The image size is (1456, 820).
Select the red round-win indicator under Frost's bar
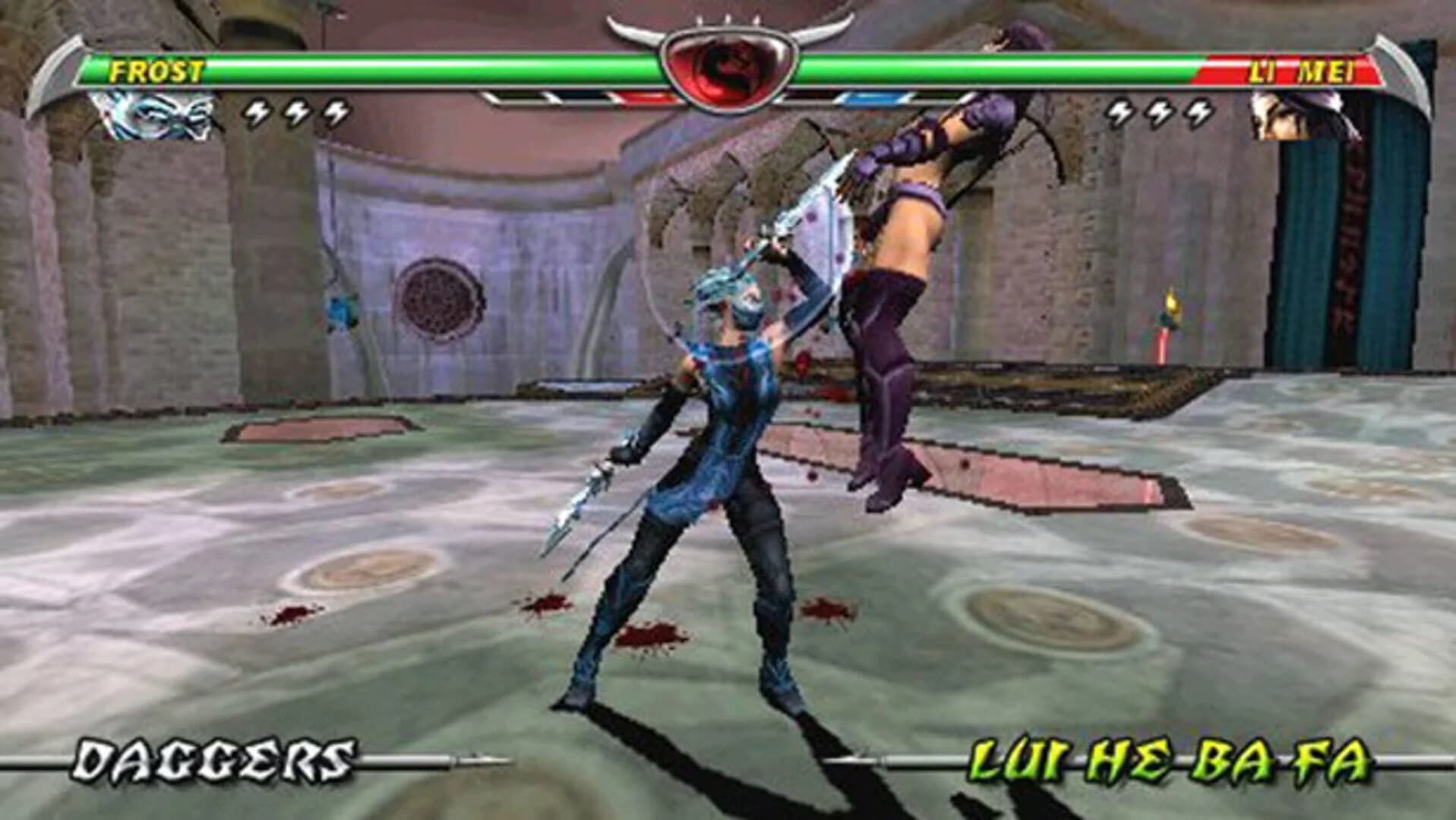pyautogui.click(x=638, y=96)
